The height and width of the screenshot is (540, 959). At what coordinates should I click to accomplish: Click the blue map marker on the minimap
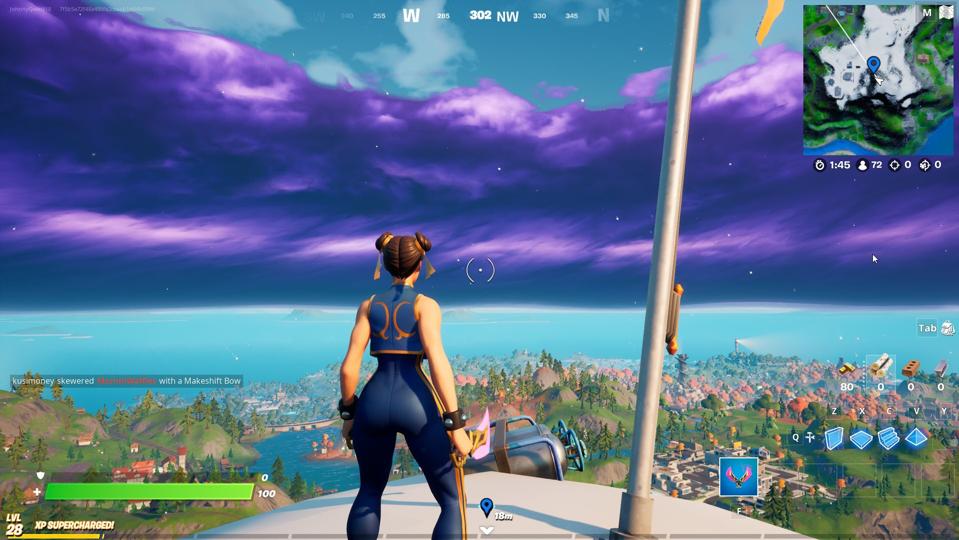(873, 65)
